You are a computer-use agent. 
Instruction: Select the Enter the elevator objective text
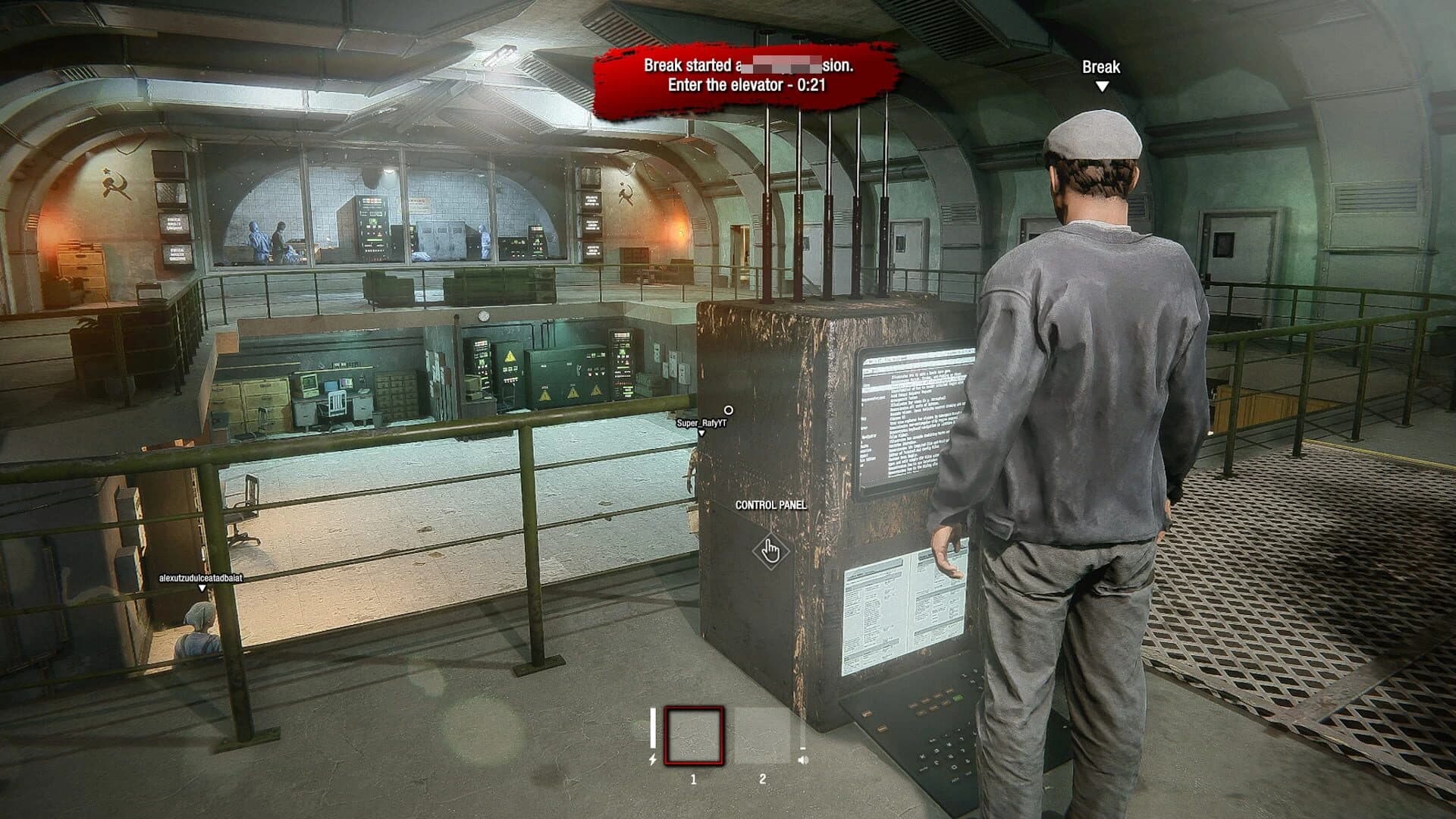(747, 86)
